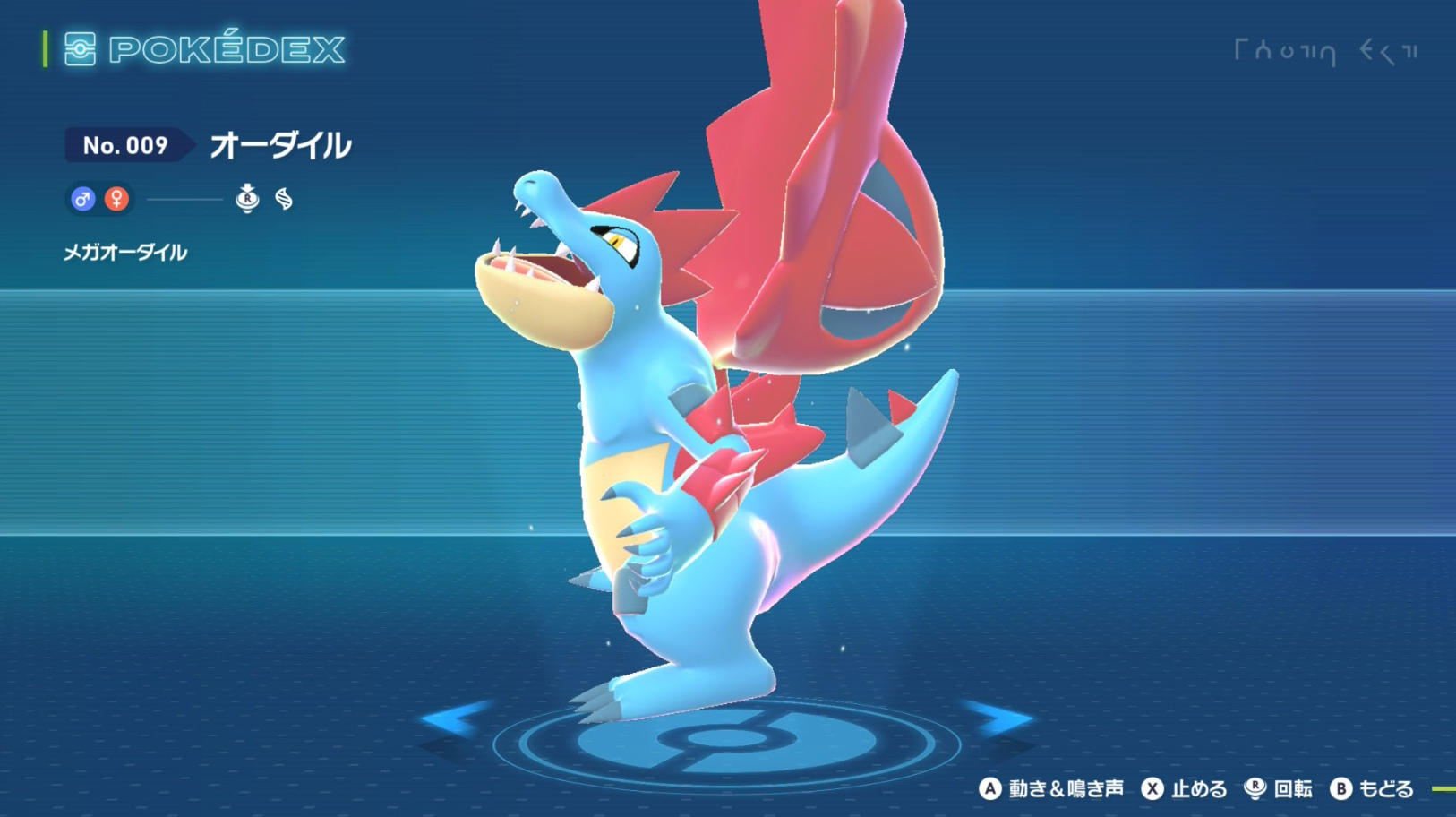
Task: Go to the previous Pokémon with left arrow
Action: tap(457, 718)
